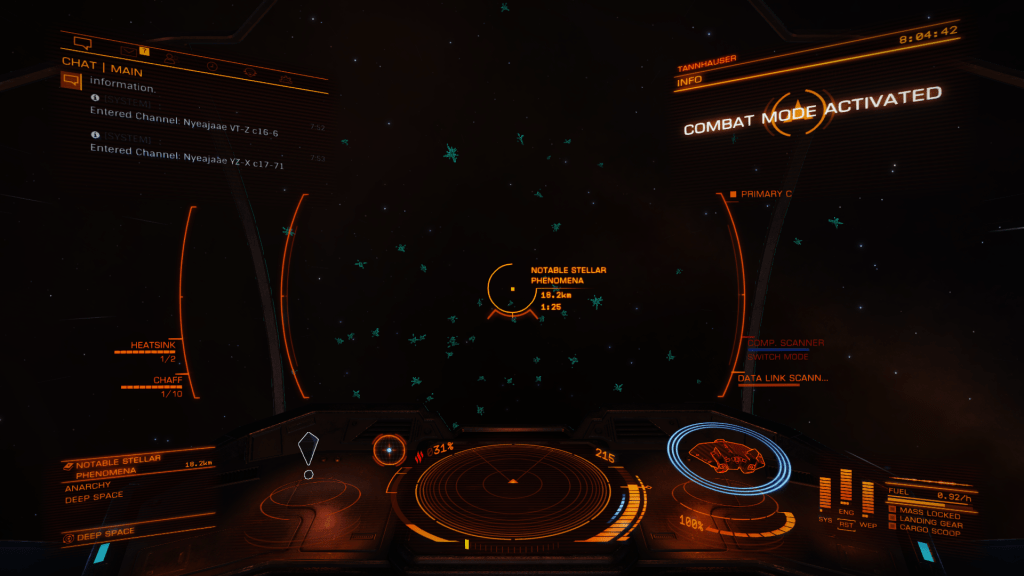The width and height of the screenshot is (1024, 576).
Task: Select the Comp. Scanner fire group entry
Action: pos(786,343)
